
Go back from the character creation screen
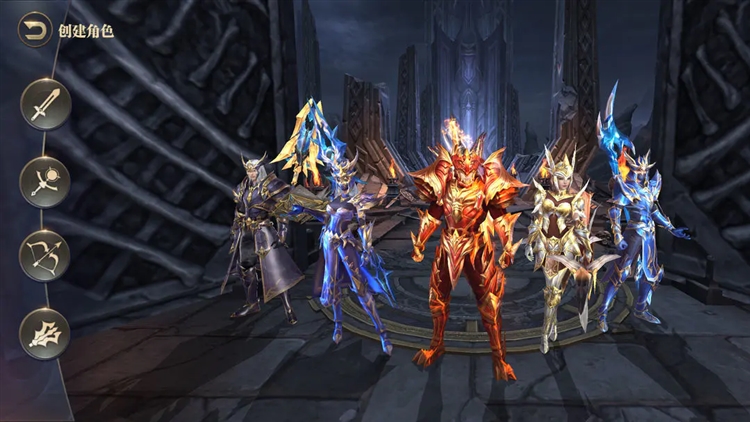click(36, 29)
